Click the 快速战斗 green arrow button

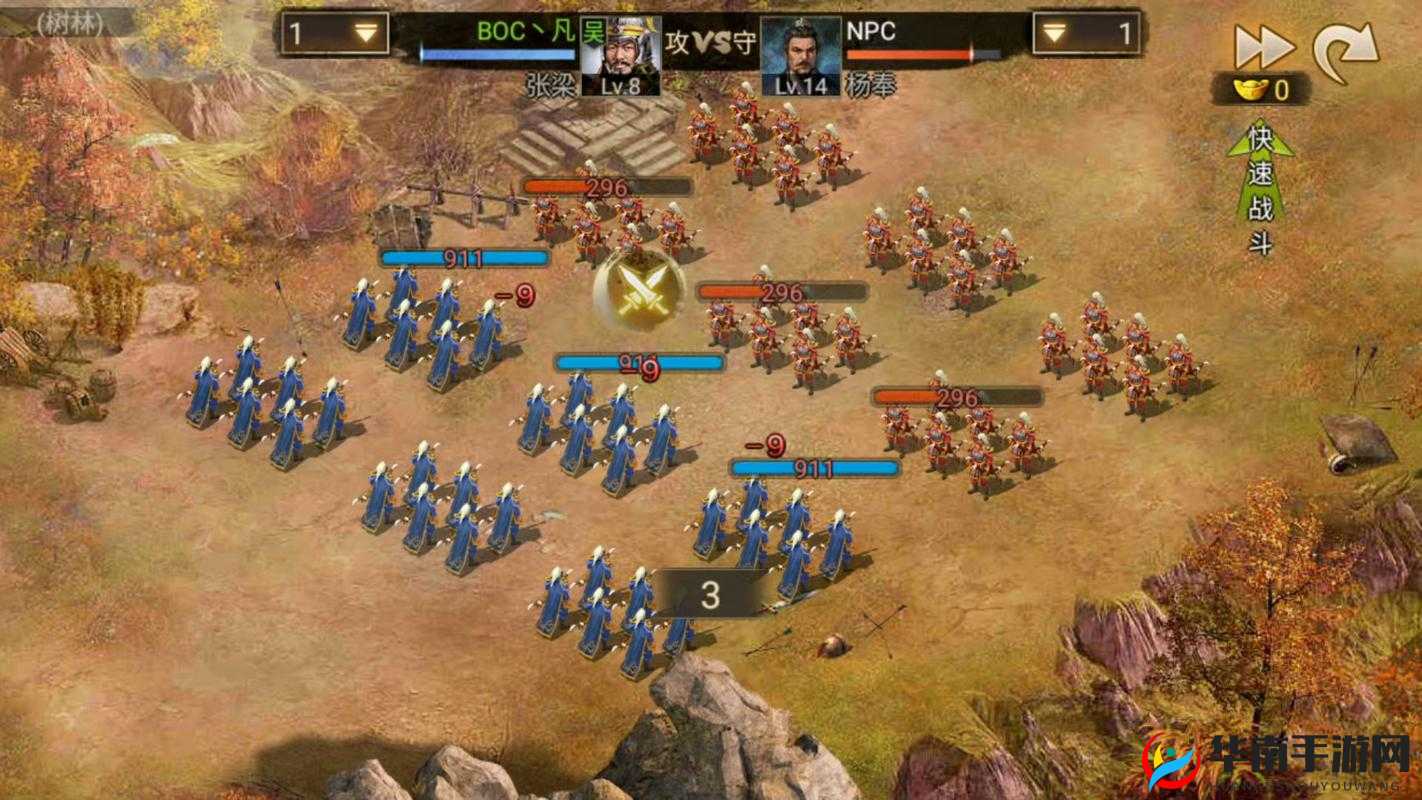tap(1259, 185)
